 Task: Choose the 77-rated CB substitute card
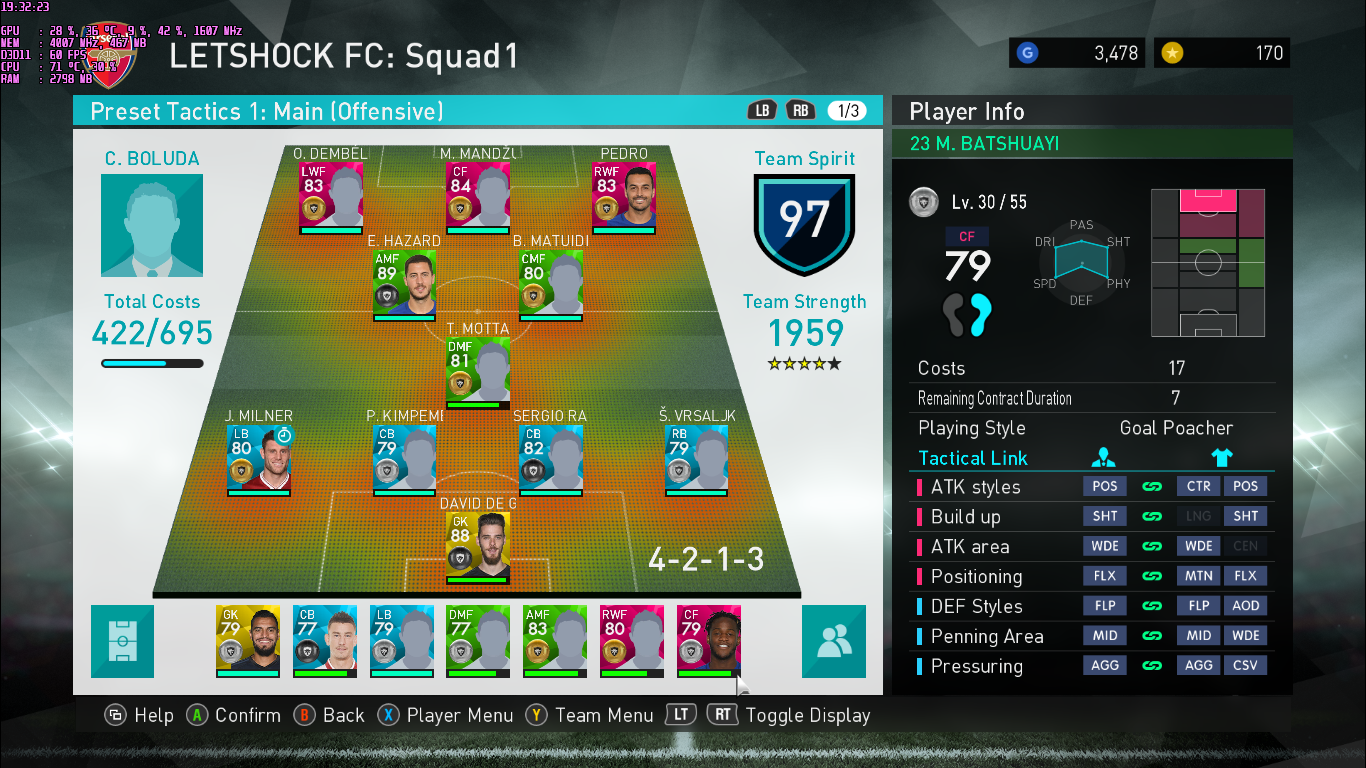pyautogui.click(x=324, y=640)
